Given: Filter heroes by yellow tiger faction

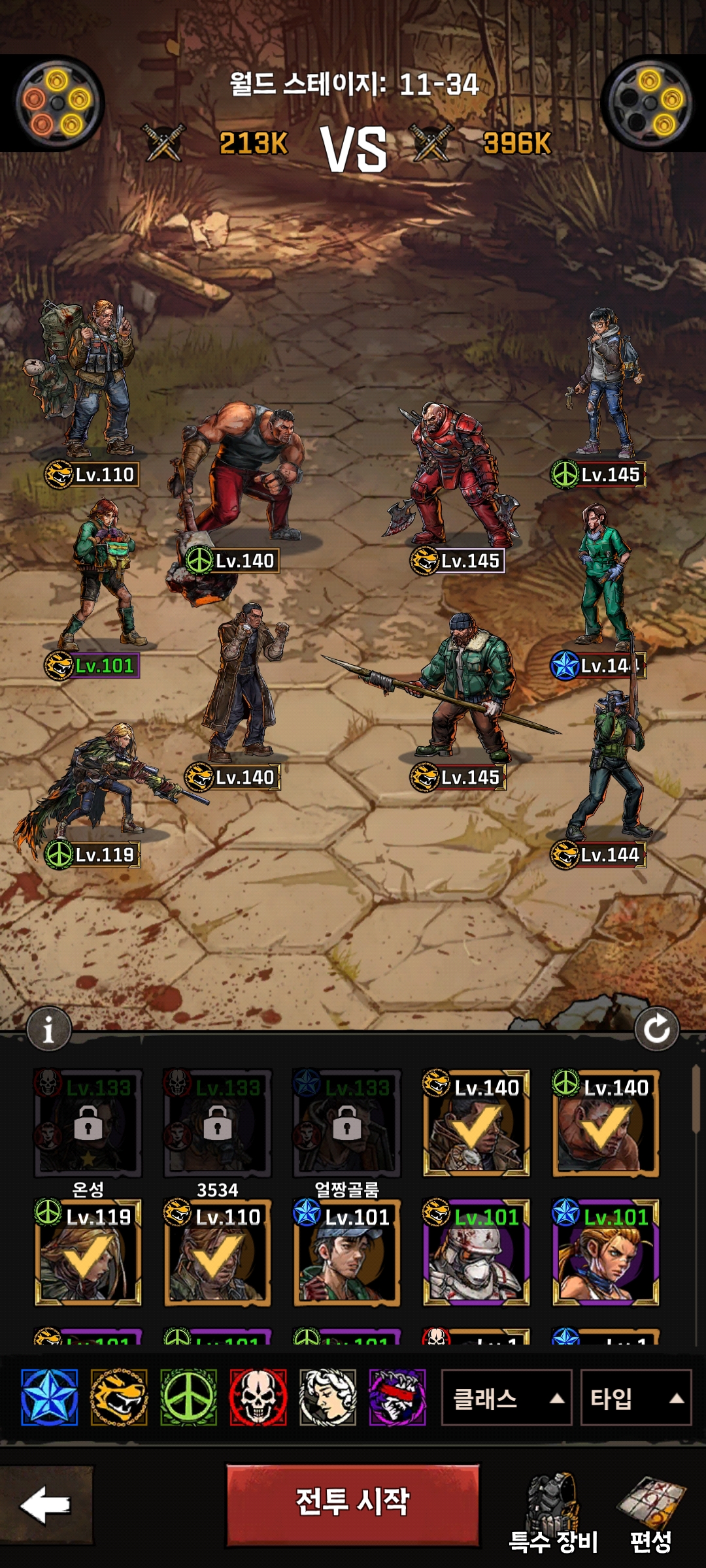Looking at the screenshot, I should (x=119, y=1397).
